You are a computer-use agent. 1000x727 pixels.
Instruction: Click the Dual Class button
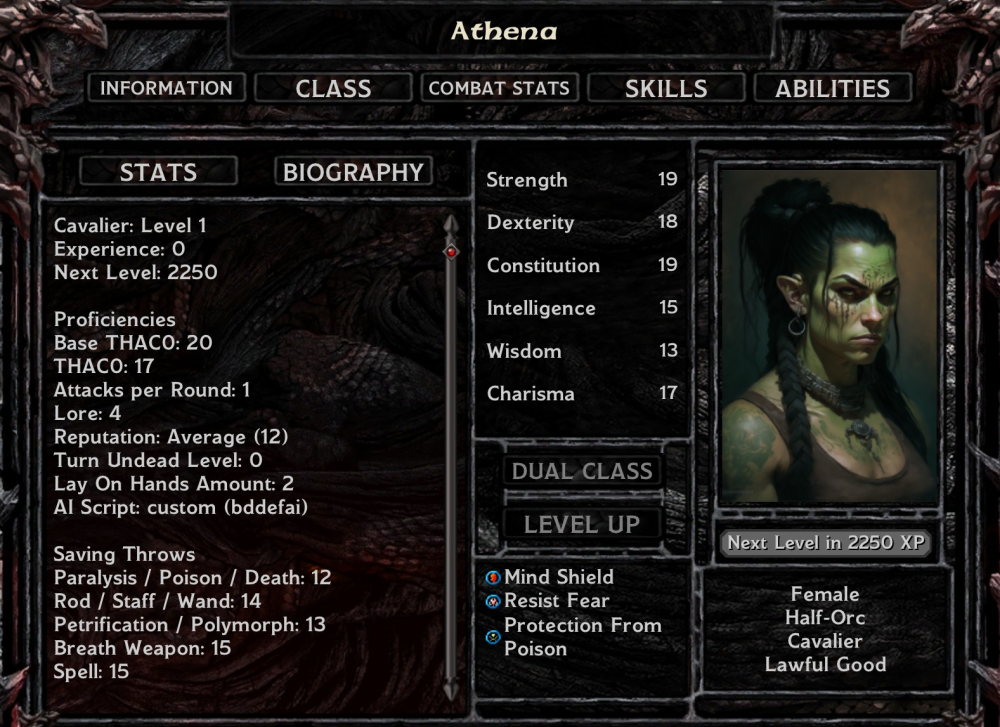click(x=582, y=471)
